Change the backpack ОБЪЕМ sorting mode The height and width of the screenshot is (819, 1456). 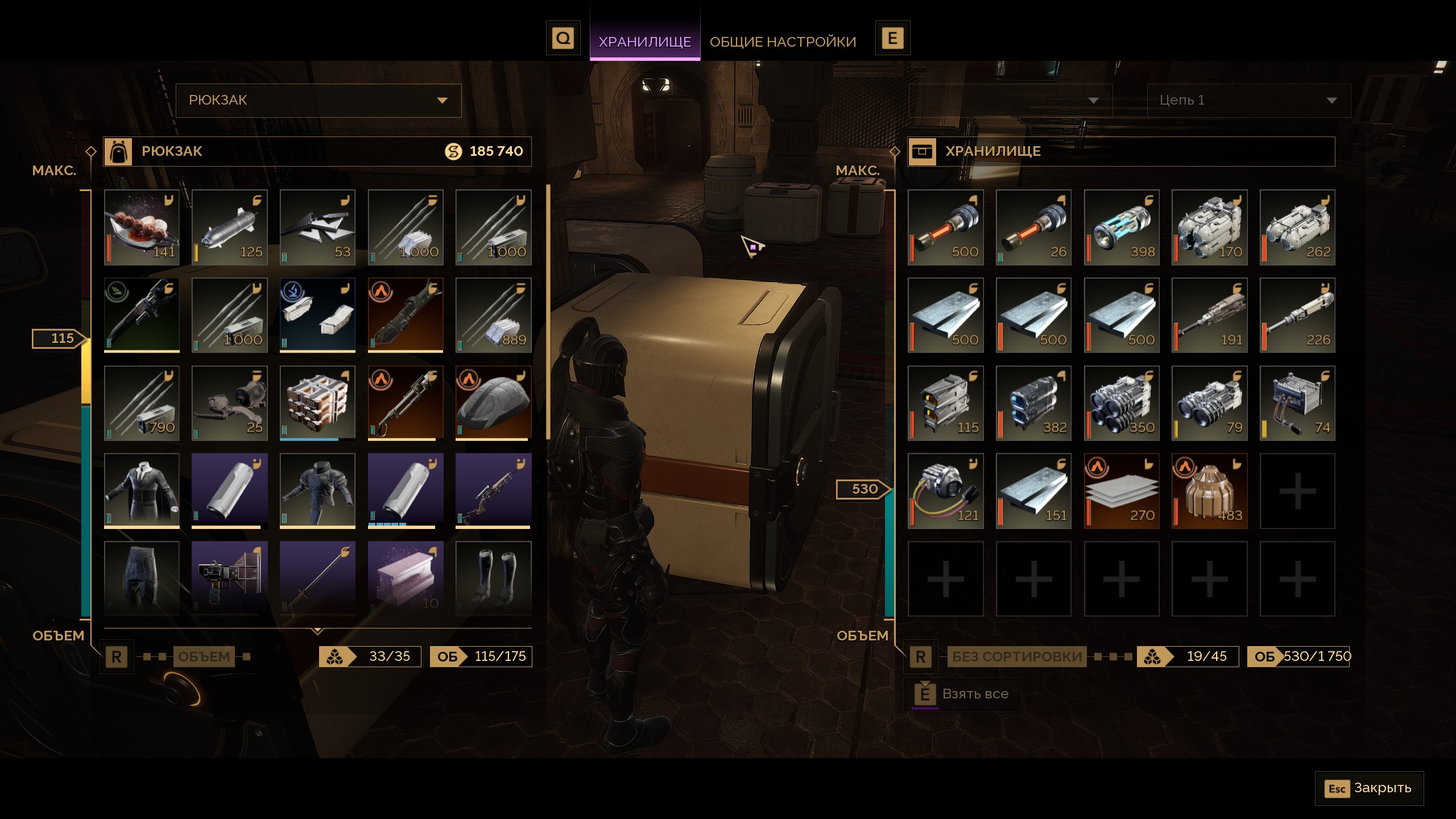tap(204, 657)
